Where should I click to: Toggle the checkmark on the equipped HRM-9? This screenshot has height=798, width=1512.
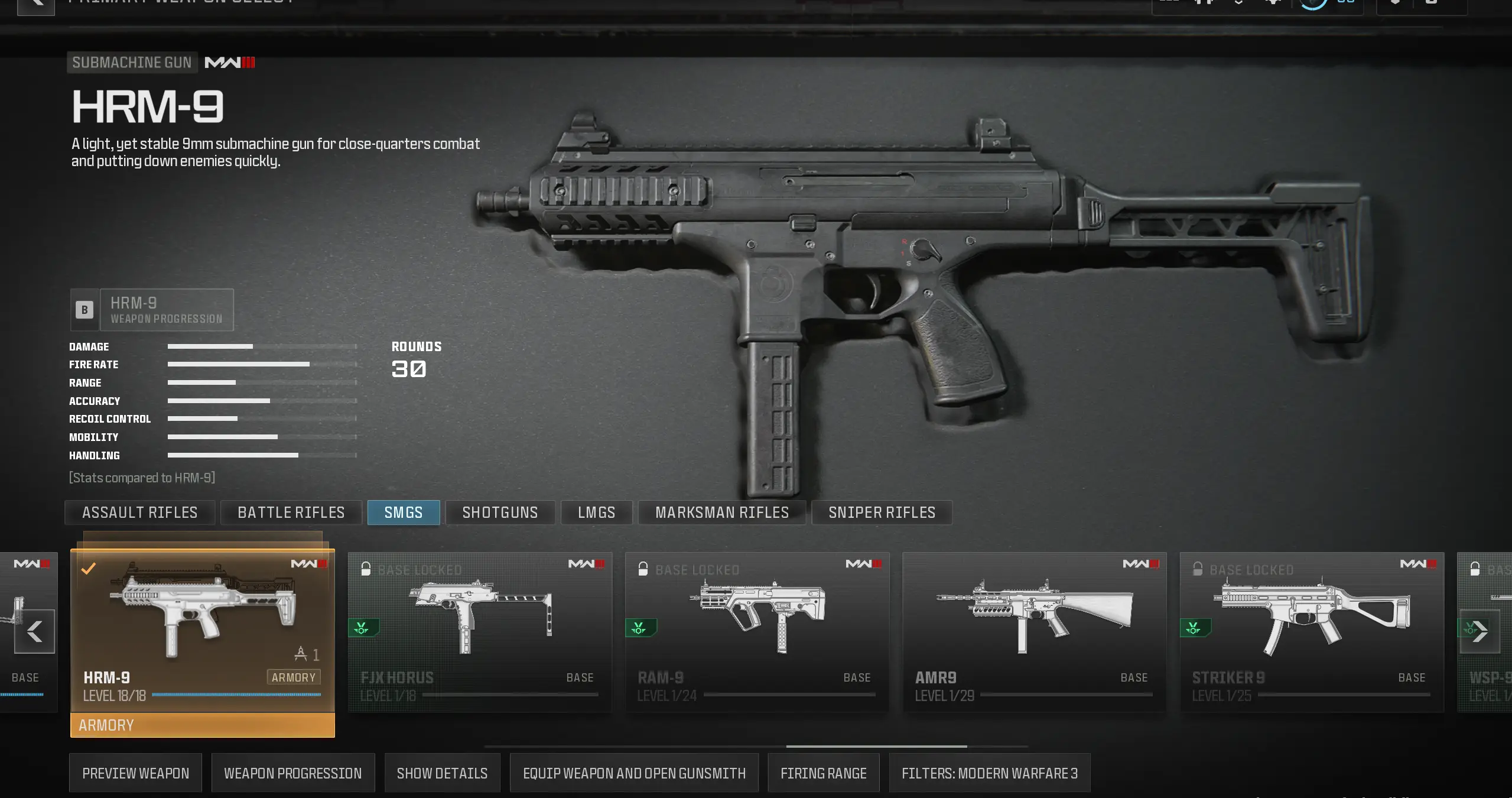(89, 569)
